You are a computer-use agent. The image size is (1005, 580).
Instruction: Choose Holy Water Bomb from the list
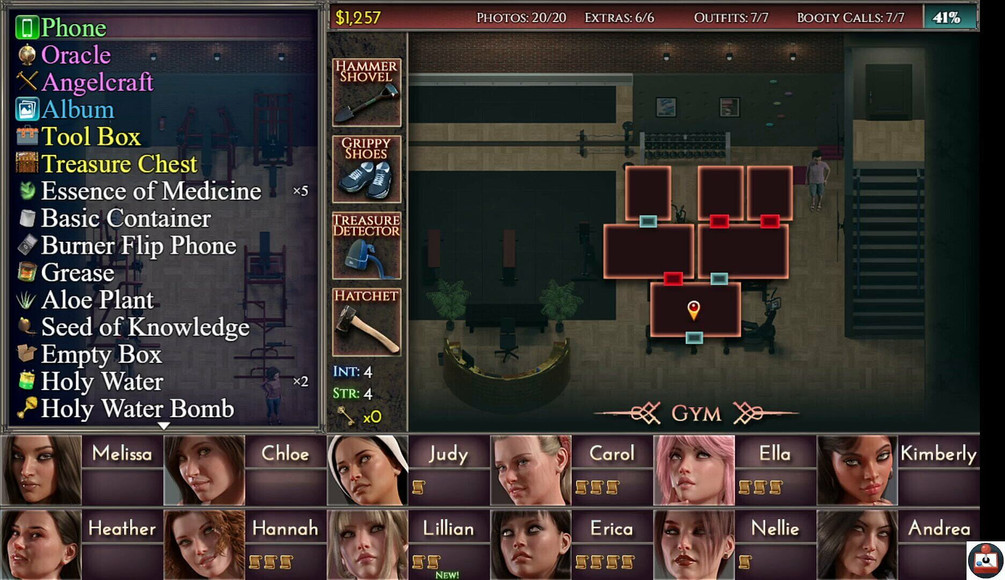point(137,409)
